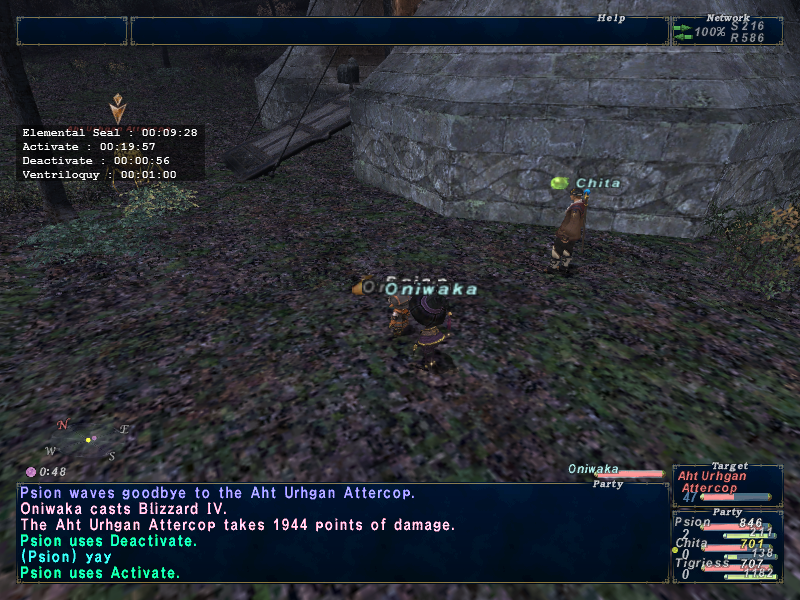
Task: Click the compass minimap
Action: click(87, 440)
